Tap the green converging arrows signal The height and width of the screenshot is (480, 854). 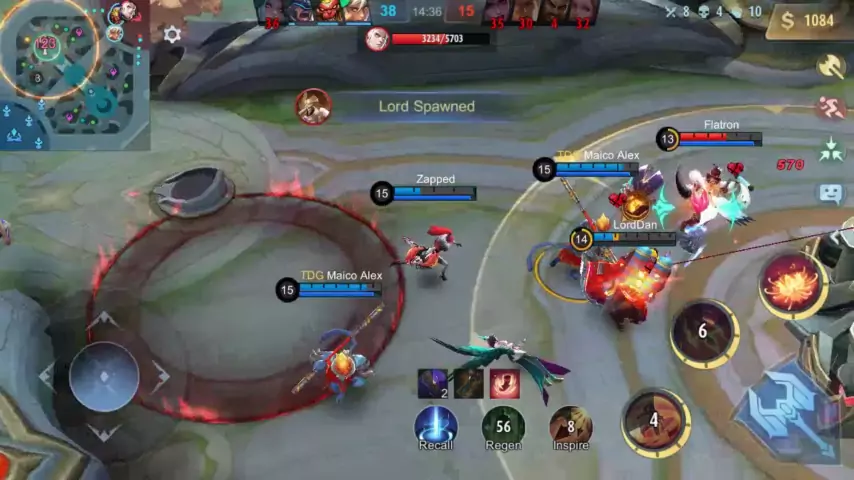[x=830, y=150]
